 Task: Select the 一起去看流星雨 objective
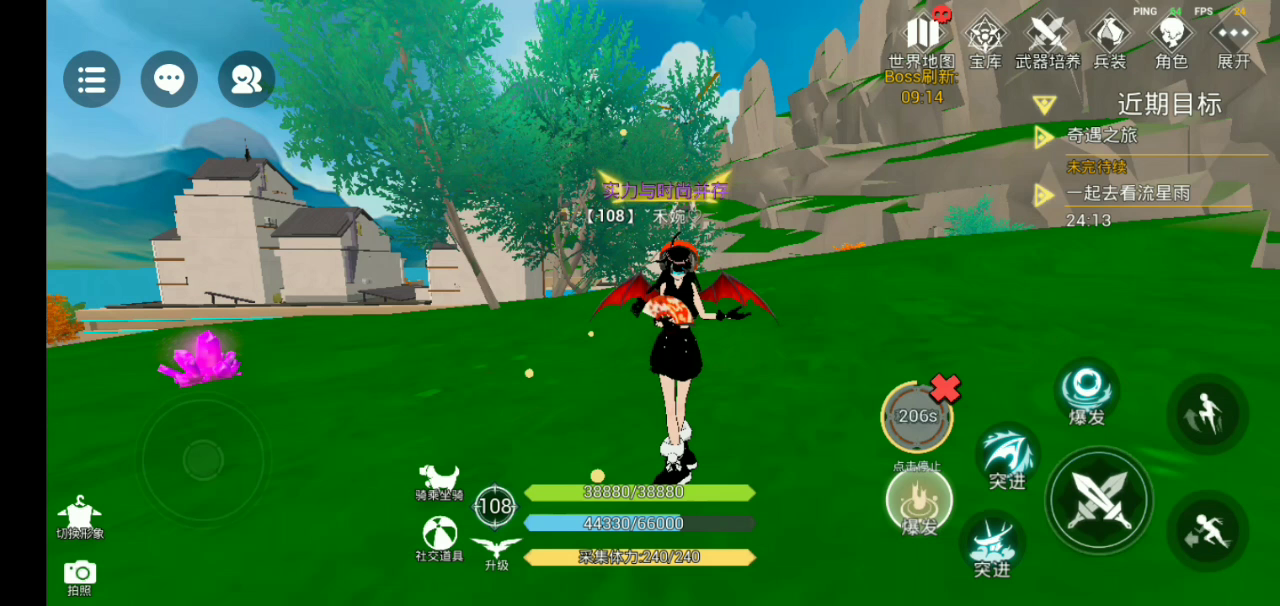tap(1127, 193)
